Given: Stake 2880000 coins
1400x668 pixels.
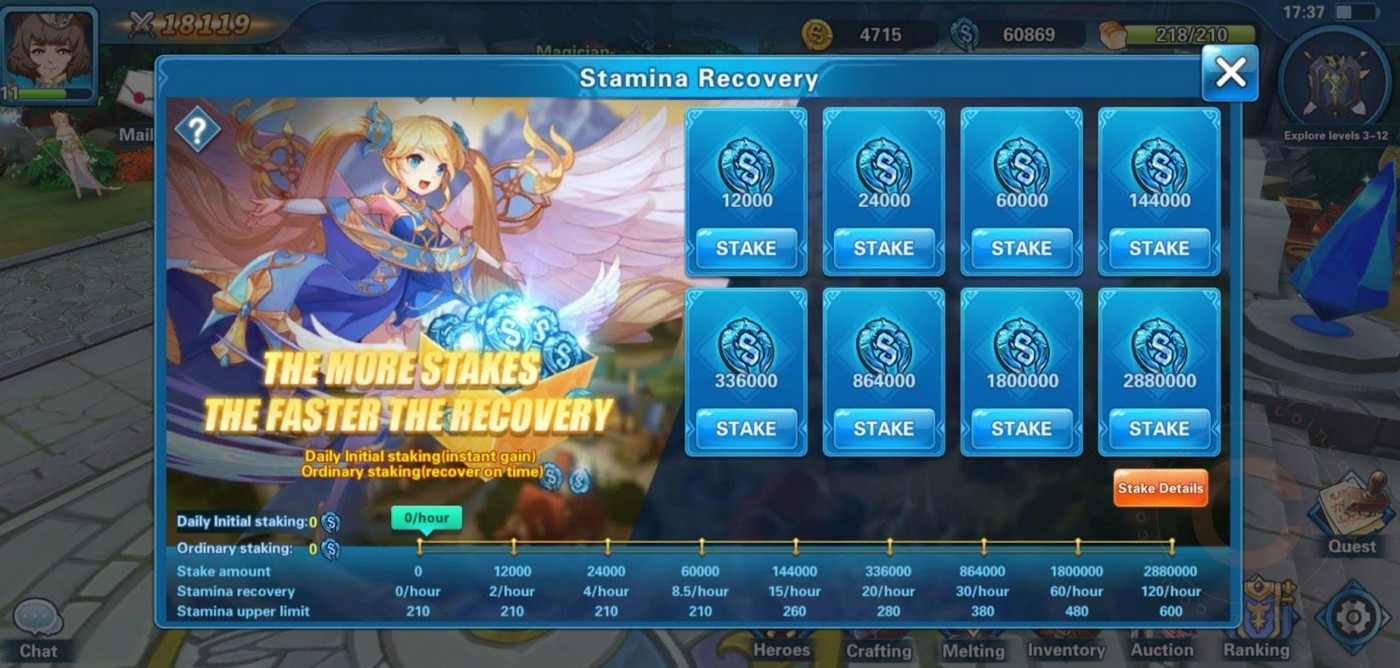Looking at the screenshot, I should tap(1159, 428).
